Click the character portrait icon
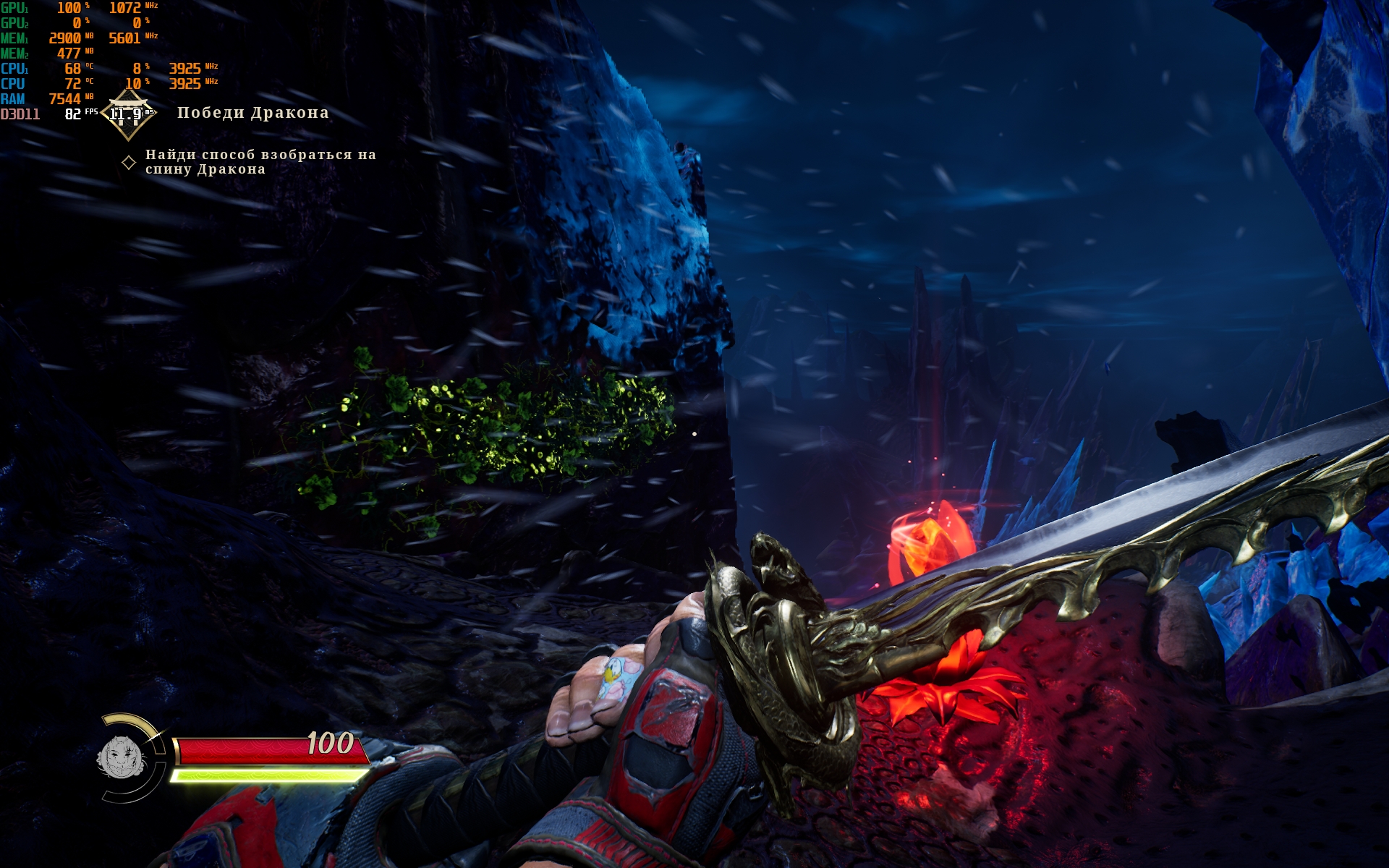Image resolution: width=1389 pixels, height=868 pixels. coord(122,757)
